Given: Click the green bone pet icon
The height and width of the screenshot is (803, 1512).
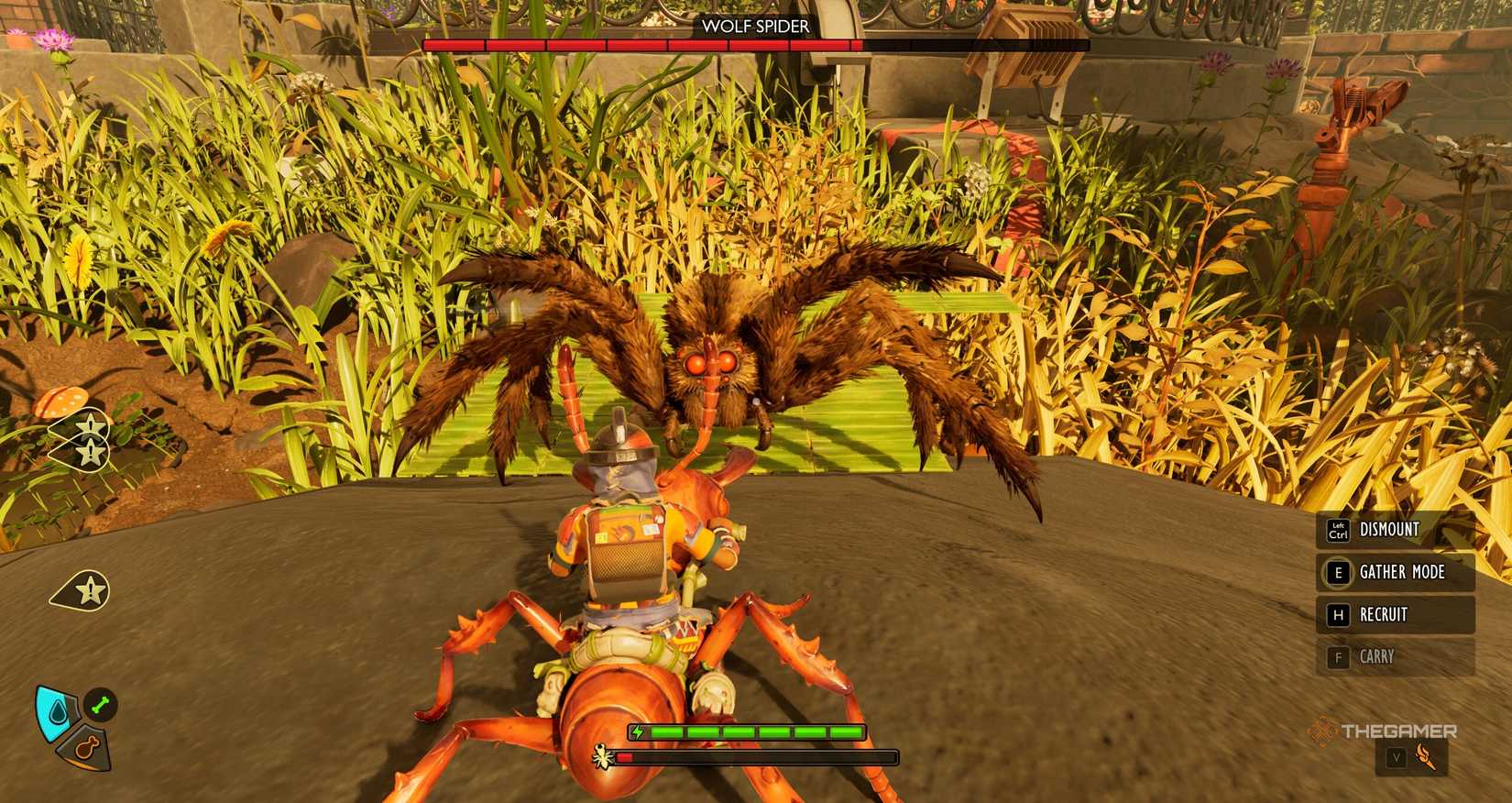Looking at the screenshot, I should (102, 703).
